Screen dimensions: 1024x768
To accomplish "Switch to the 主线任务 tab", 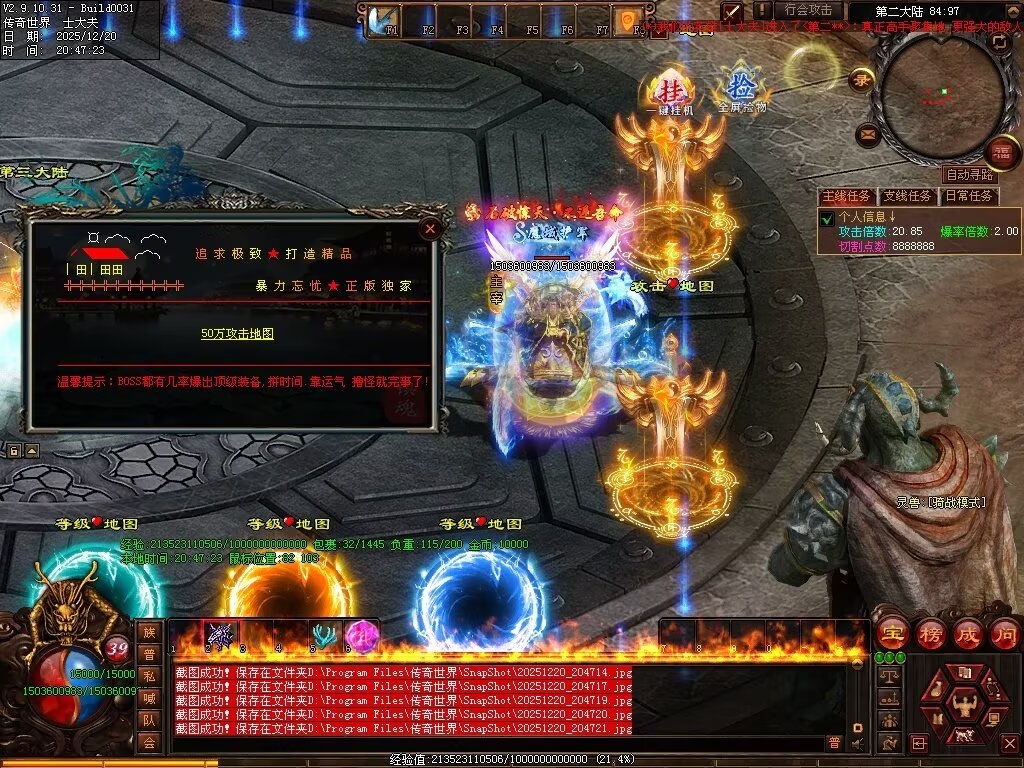I will (847, 196).
